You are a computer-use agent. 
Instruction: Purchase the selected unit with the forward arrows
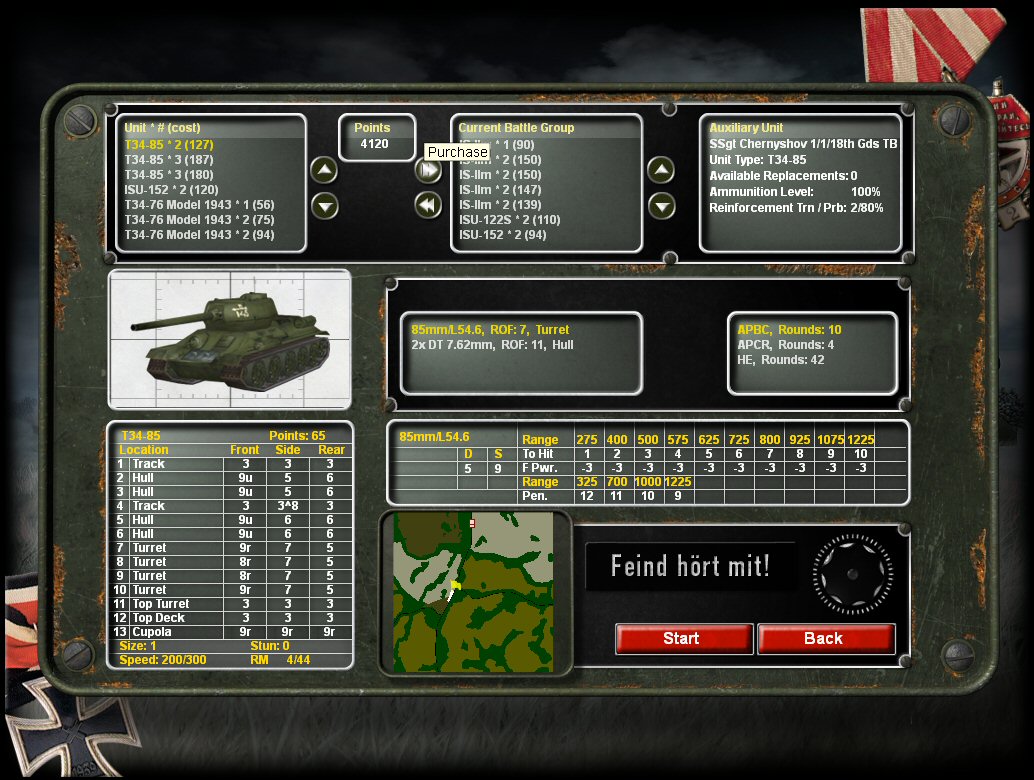pos(428,171)
